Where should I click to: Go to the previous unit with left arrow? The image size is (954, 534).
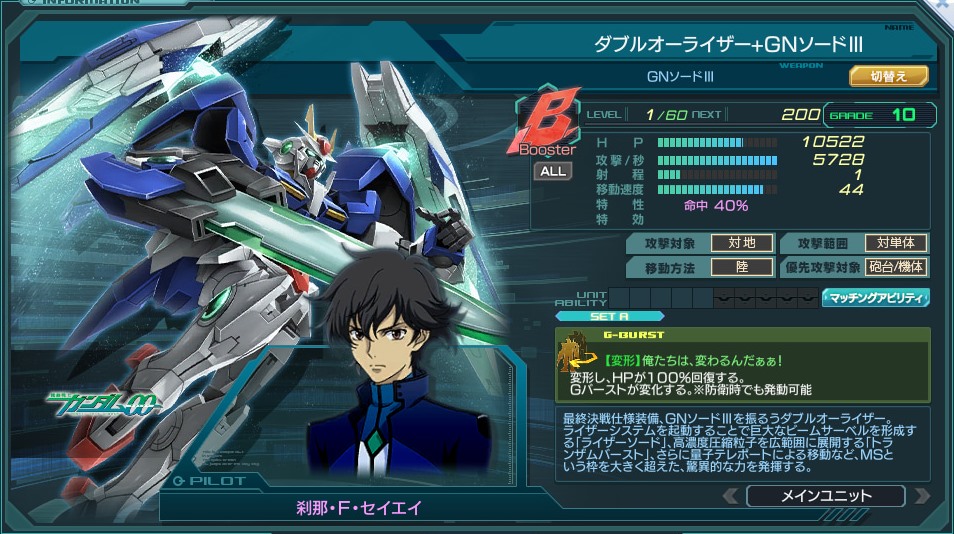731,496
